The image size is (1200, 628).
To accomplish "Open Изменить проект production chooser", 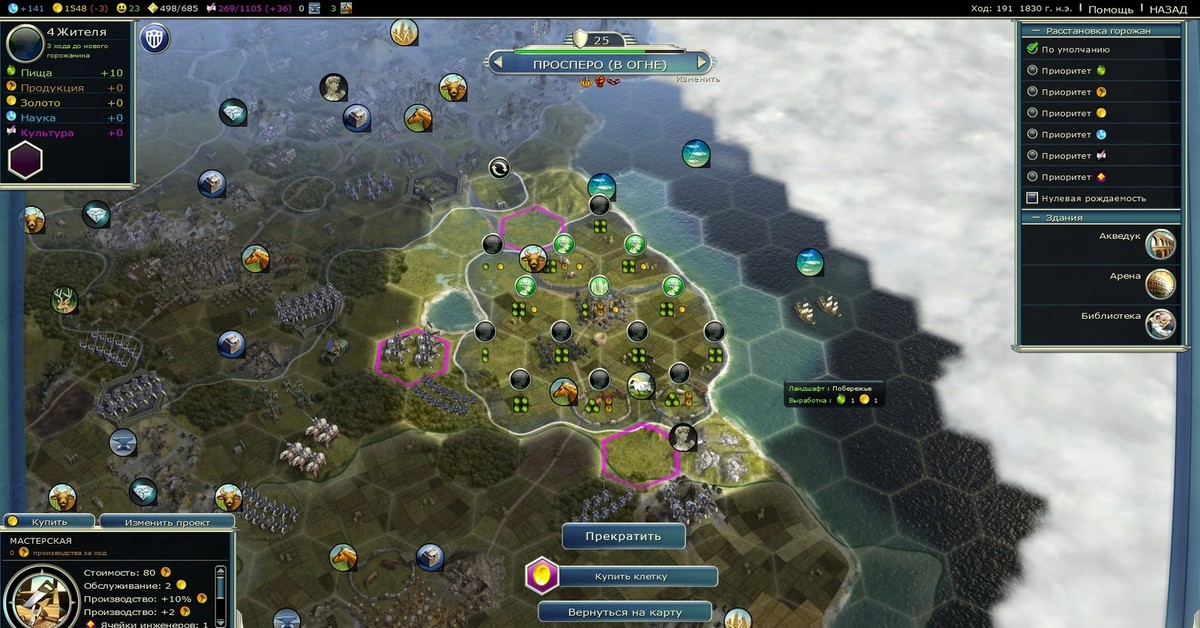I will pos(166,522).
